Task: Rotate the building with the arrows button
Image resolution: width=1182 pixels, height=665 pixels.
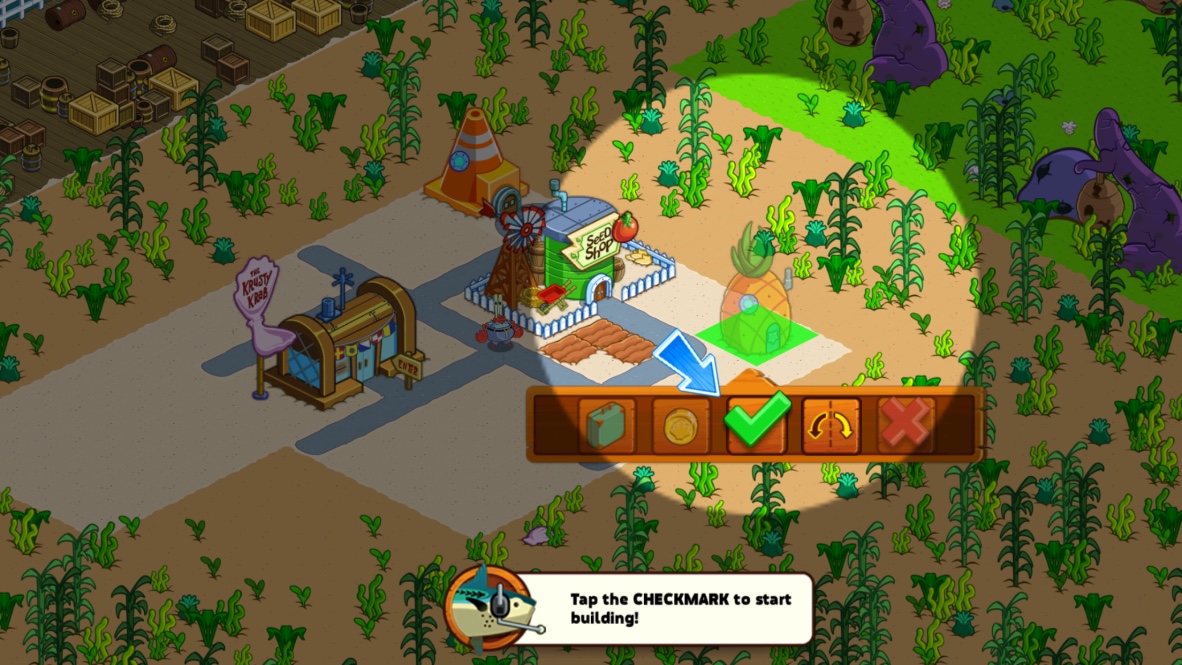Action: [831, 425]
